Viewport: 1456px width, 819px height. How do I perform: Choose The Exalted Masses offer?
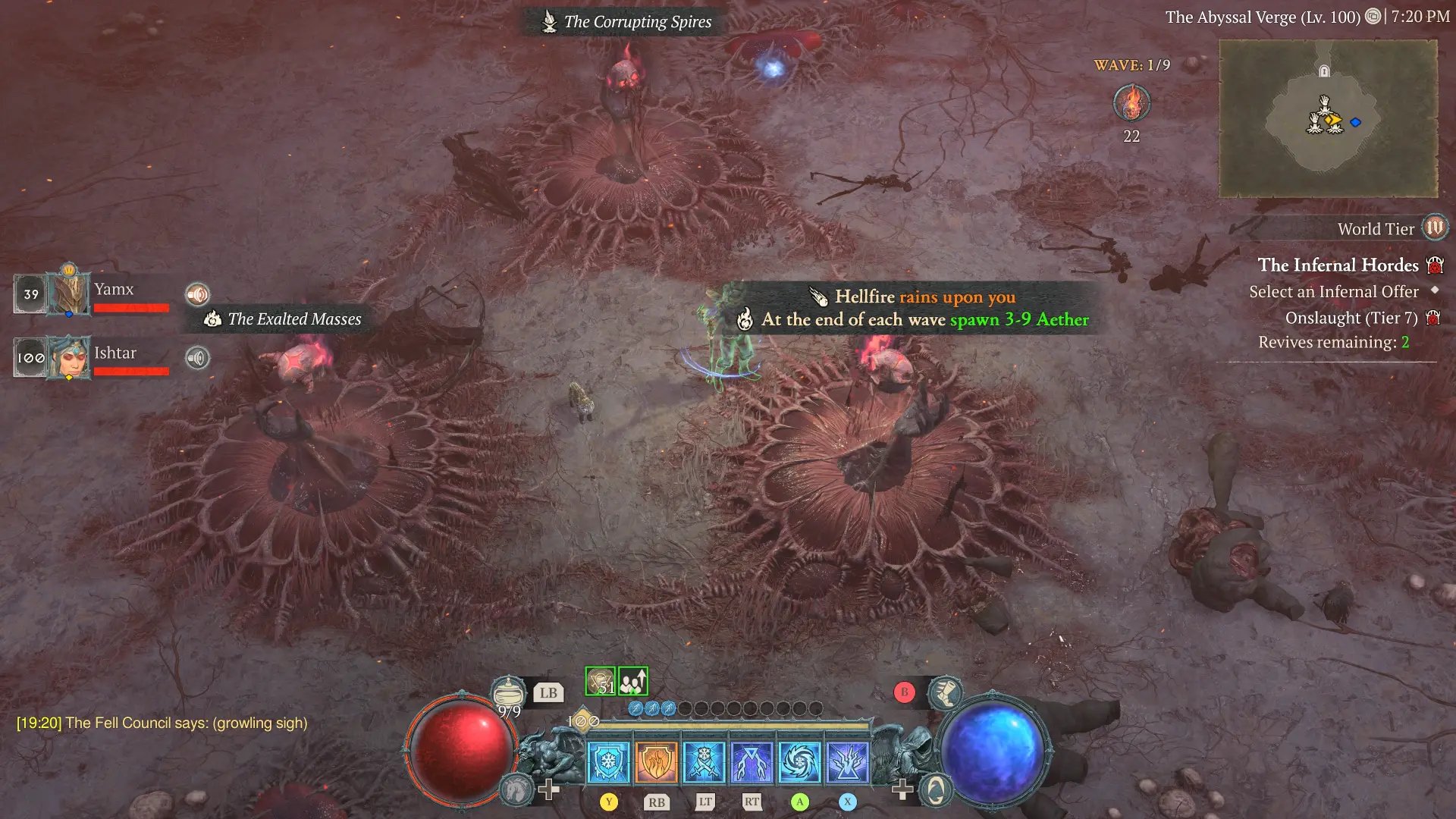[x=285, y=319]
